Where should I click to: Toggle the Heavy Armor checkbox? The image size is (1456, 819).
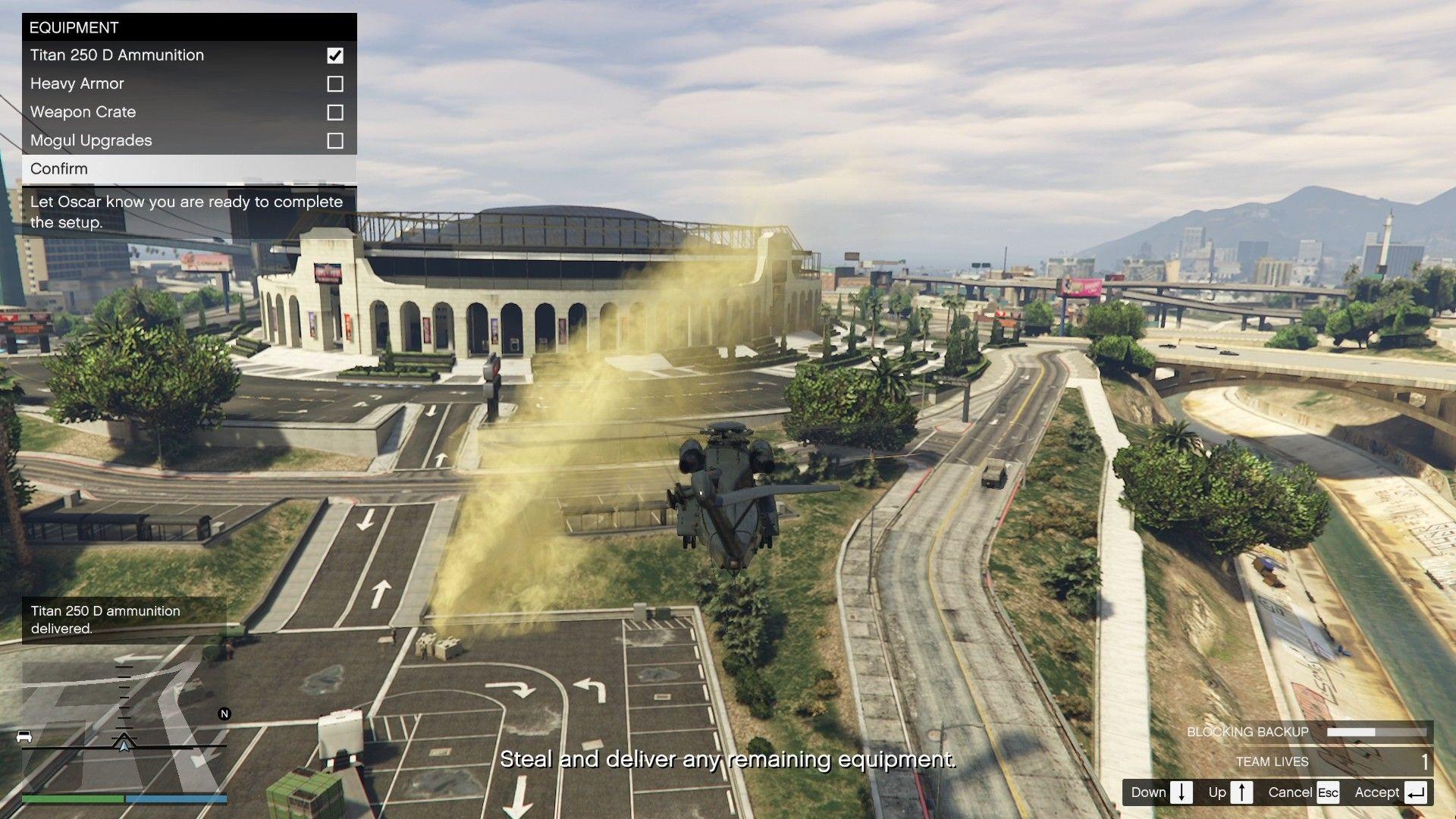334,84
